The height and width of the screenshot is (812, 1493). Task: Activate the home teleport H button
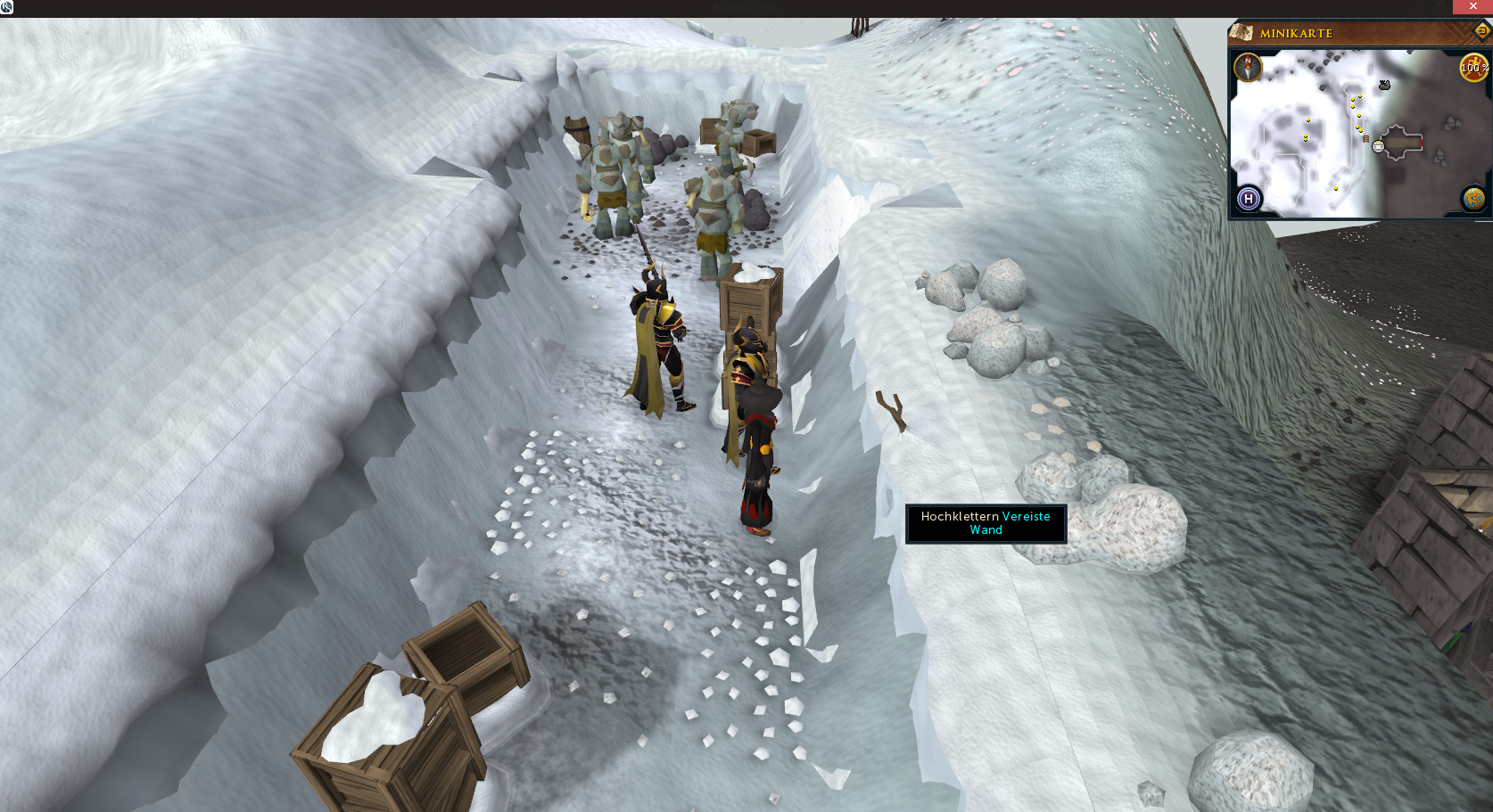1249,199
